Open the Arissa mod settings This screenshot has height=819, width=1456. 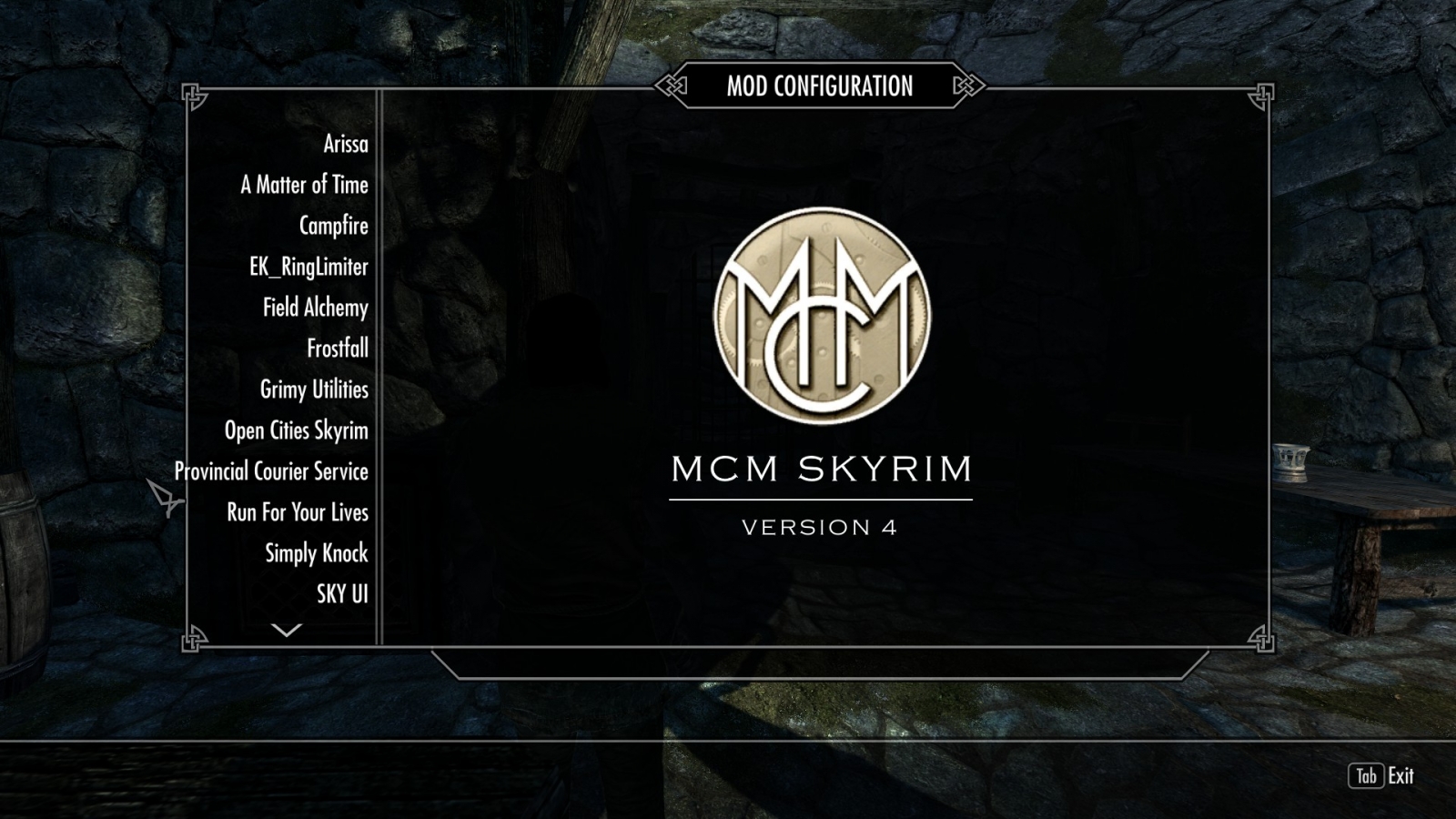(x=346, y=144)
